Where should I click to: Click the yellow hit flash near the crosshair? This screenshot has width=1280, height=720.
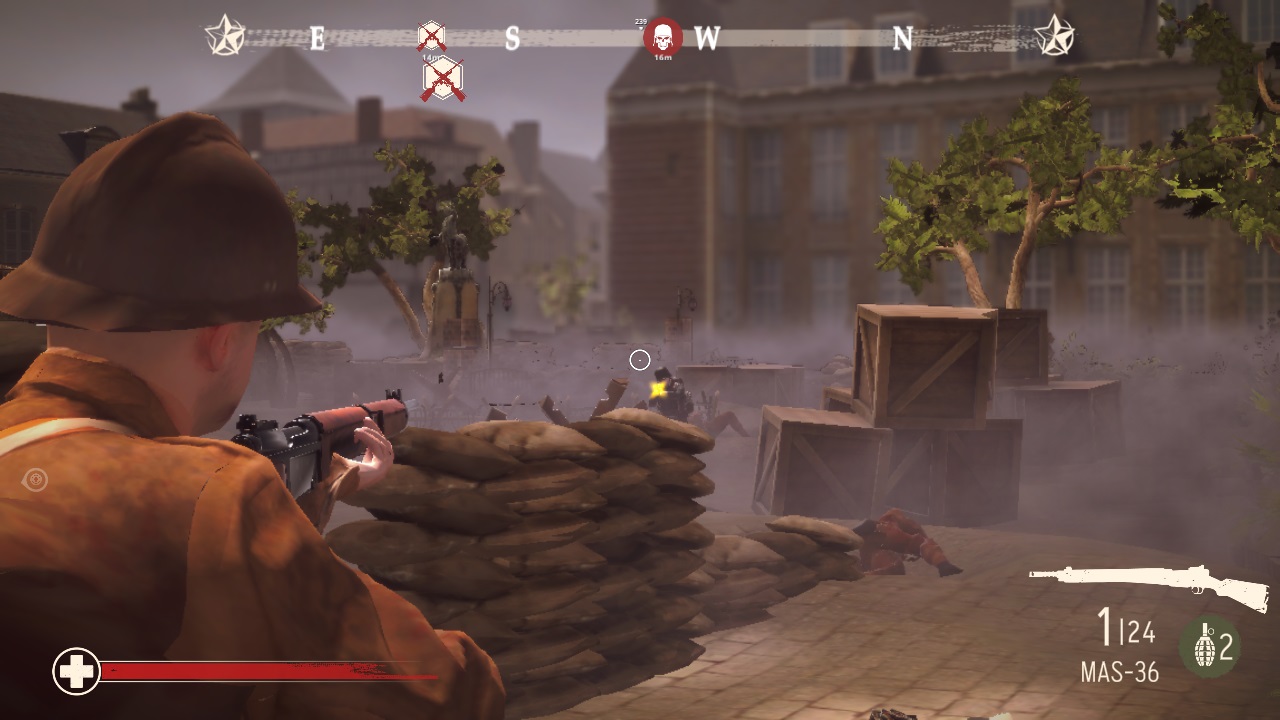(659, 390)
